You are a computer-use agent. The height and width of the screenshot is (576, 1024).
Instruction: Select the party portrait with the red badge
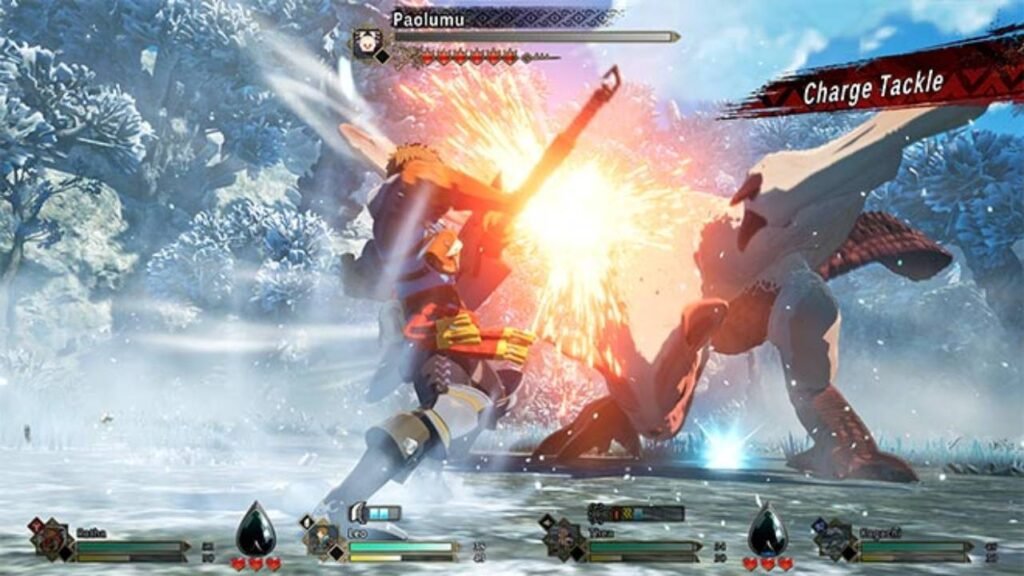pyautogui.click(x=51, y=539)
